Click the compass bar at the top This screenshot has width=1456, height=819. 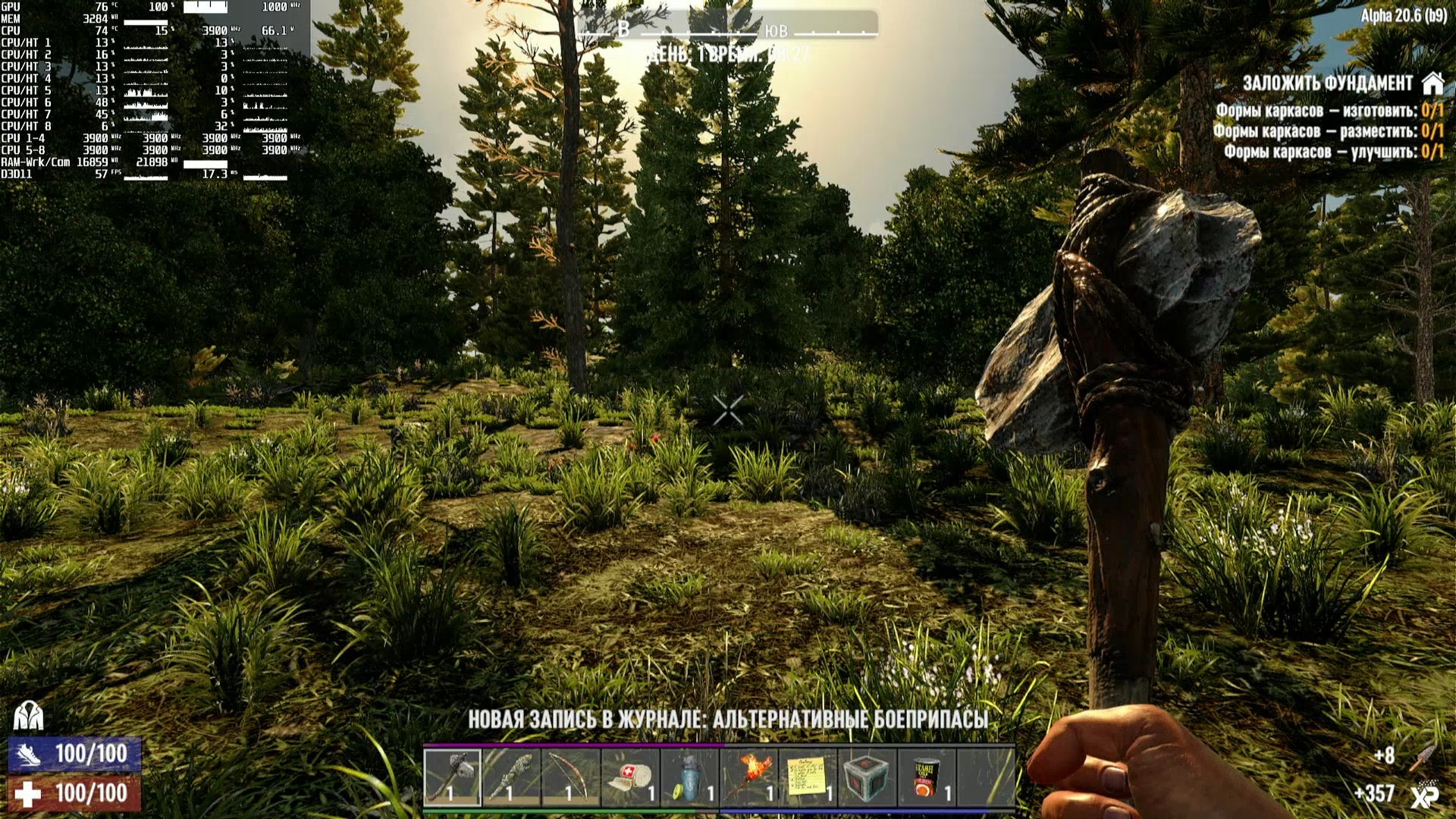tap(728, 29)
